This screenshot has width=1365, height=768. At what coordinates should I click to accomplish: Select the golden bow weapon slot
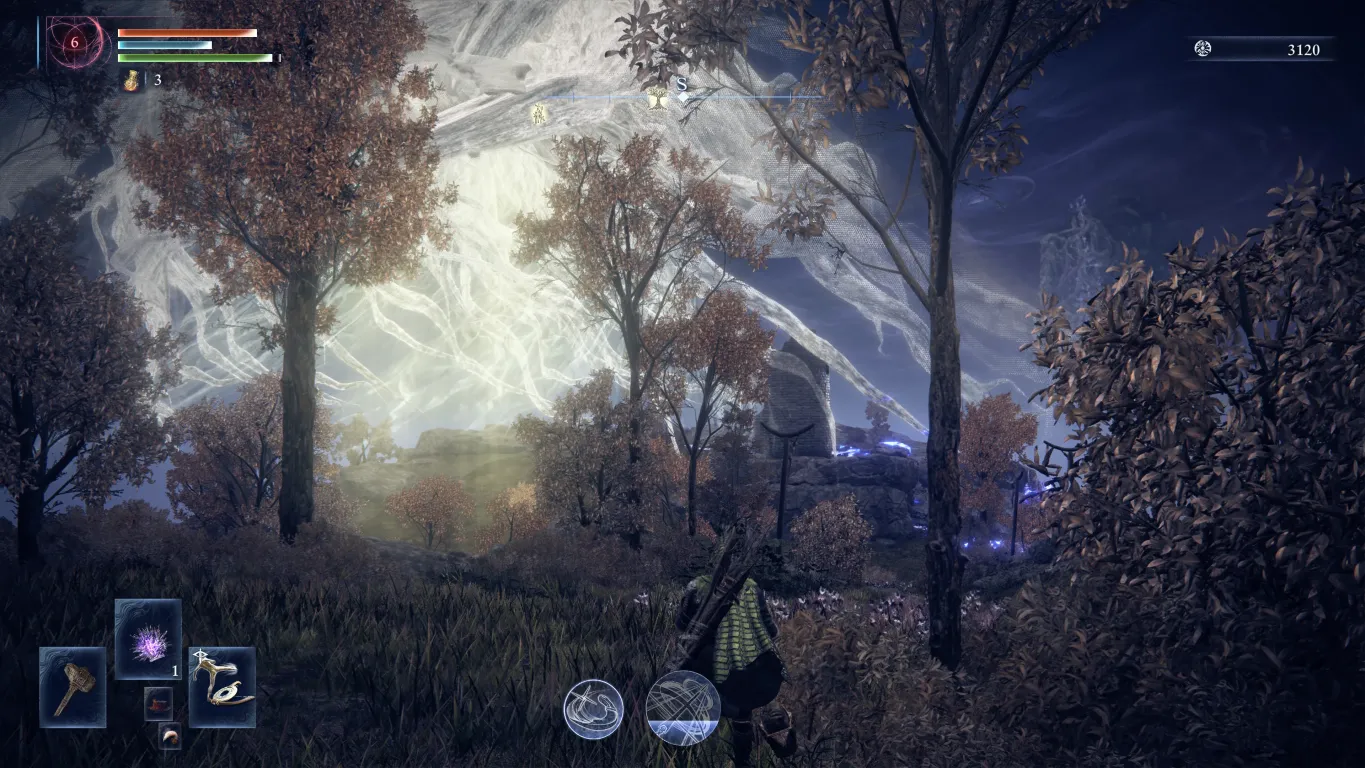click(222, 687)
